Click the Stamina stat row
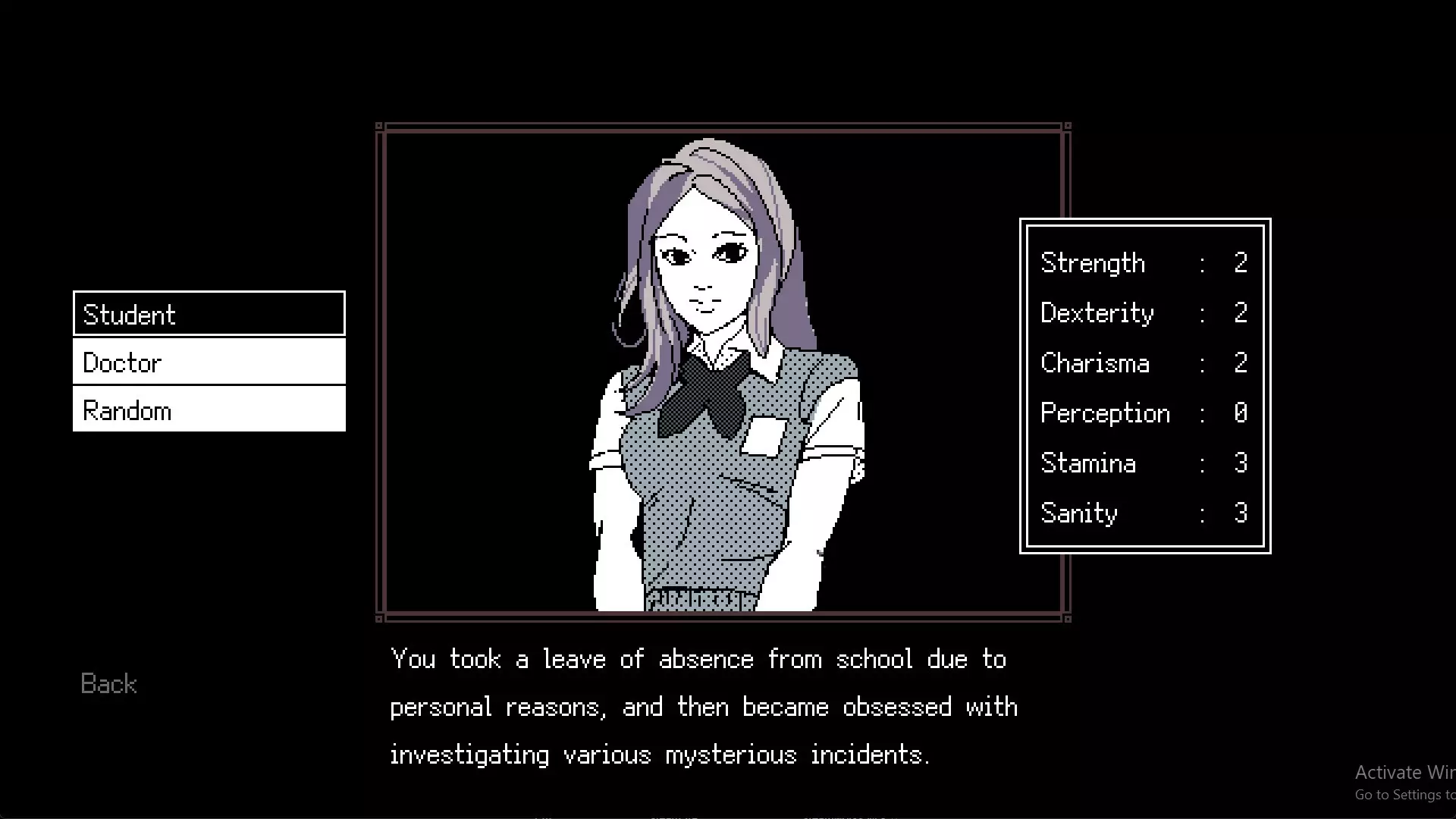Image resolution: width=1456 pixels, height=819 pixels. tap(1137, 463)
